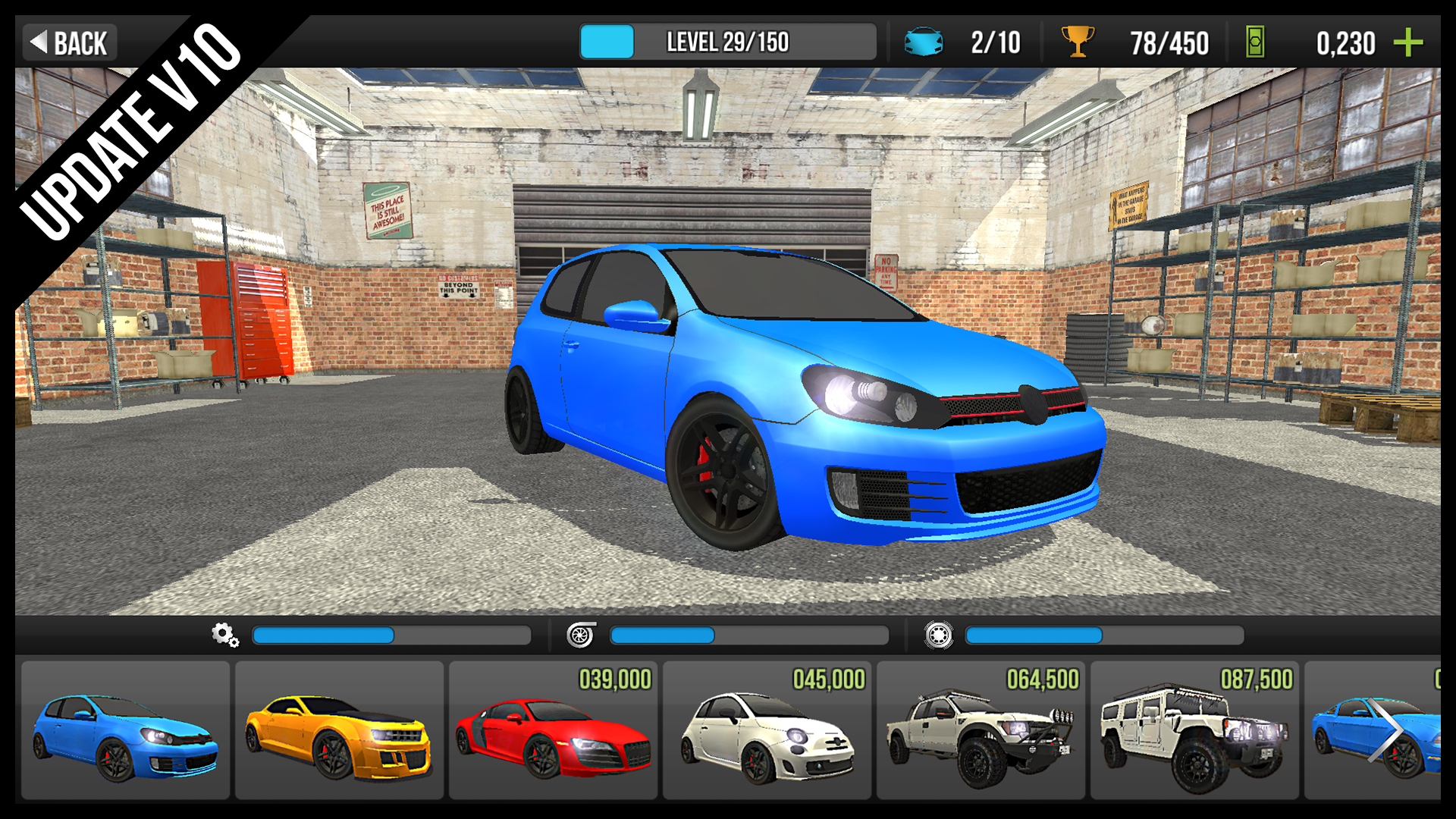Go back using the BACK button
Screen dimensions: 1456x819
coord(70,42)
